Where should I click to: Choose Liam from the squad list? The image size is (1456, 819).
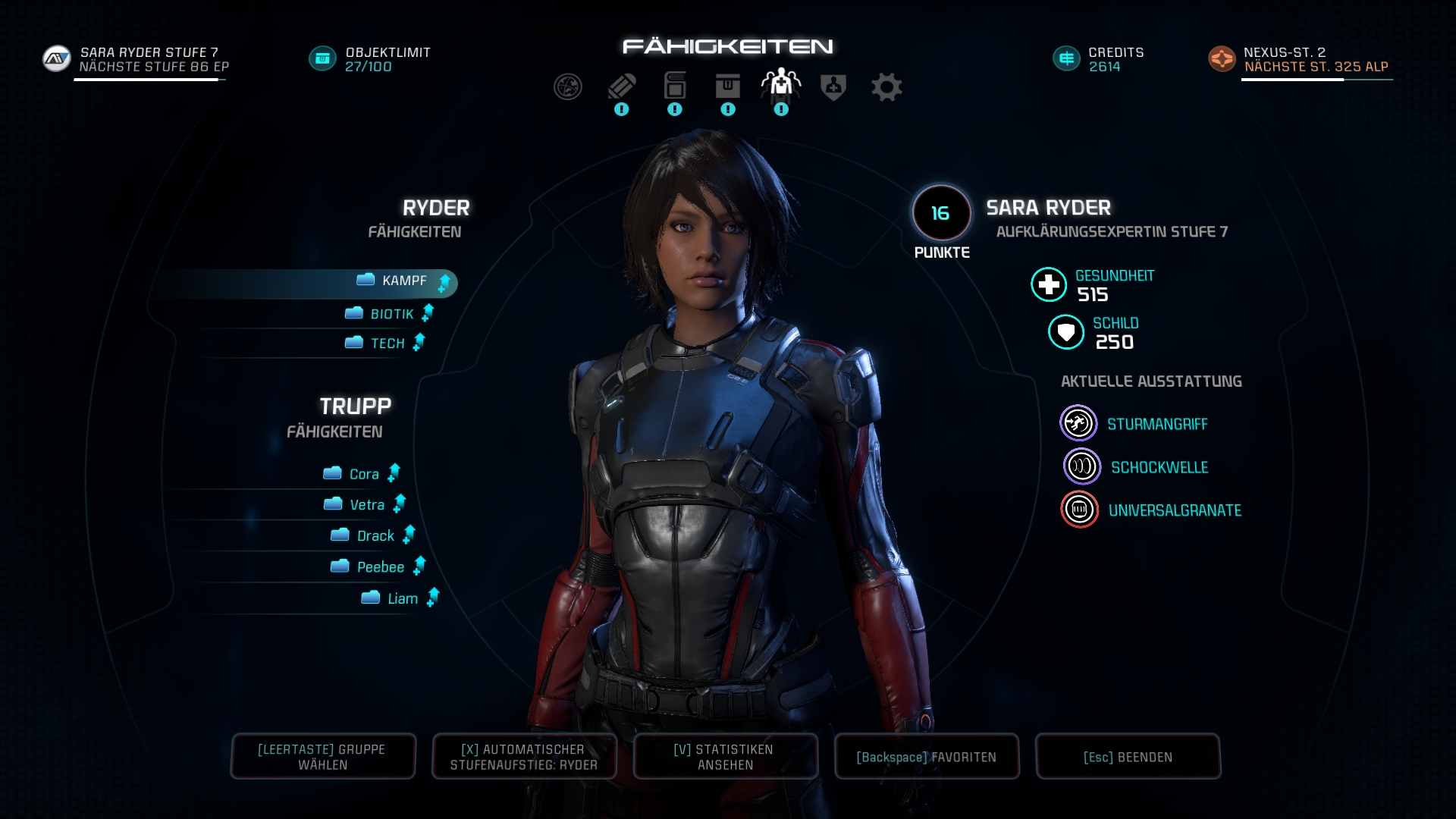pos(401,599)
